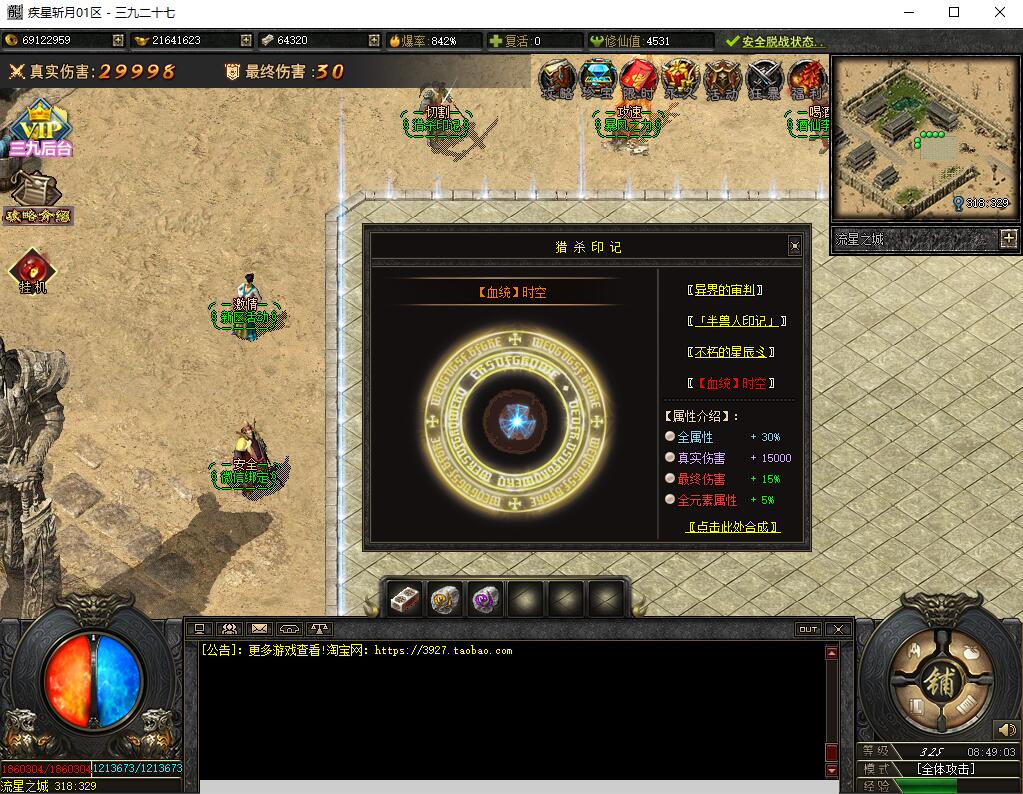Select the 不朽的星辰 entry
1023x794 pixels.
coord(731,352)
